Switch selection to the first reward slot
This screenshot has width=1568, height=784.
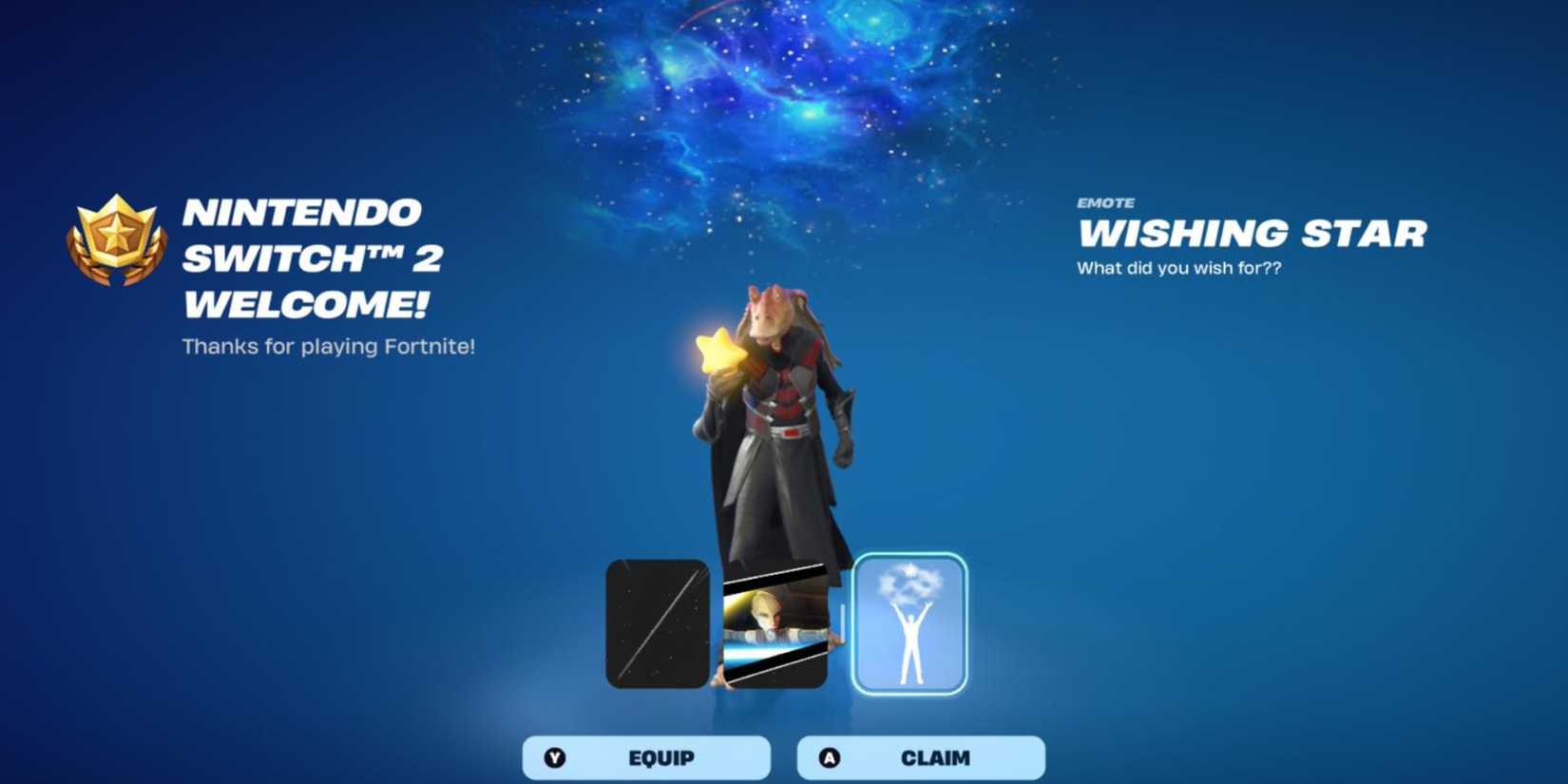click(x=658, y=622)
